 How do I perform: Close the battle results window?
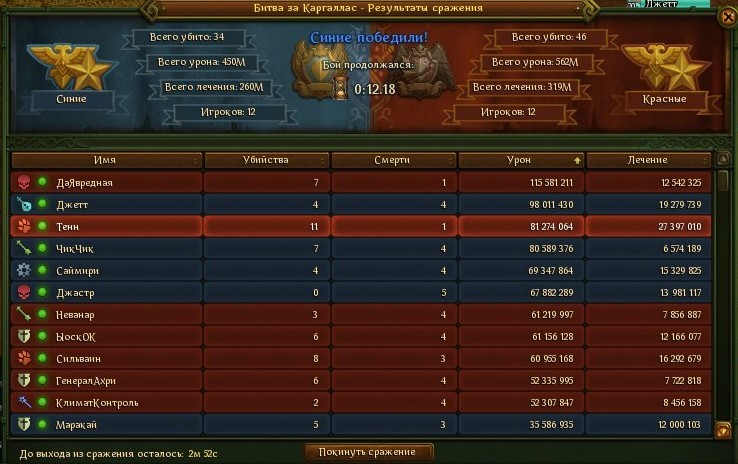pyautogui.click(x=726, y=17)
